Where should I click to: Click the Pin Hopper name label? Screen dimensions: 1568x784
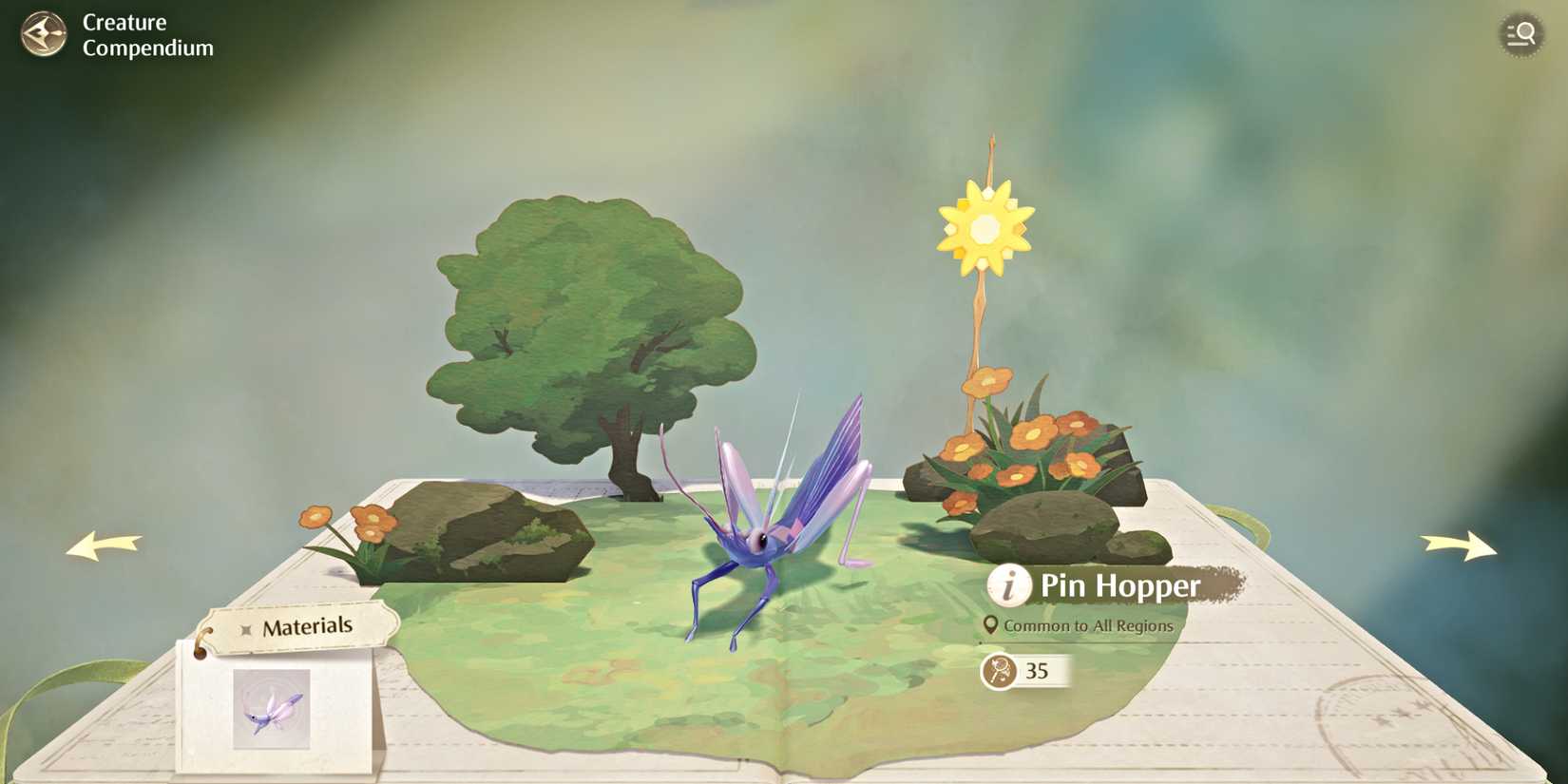pos(1119,586)
